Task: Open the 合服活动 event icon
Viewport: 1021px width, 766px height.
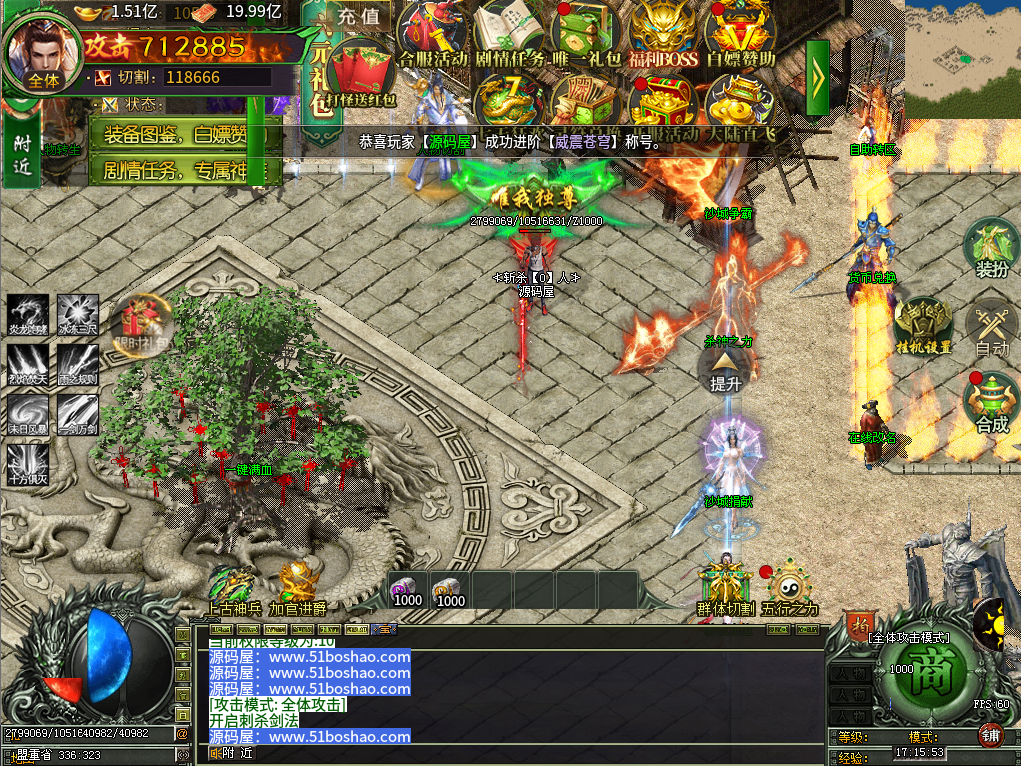Action: coord(432,32)
